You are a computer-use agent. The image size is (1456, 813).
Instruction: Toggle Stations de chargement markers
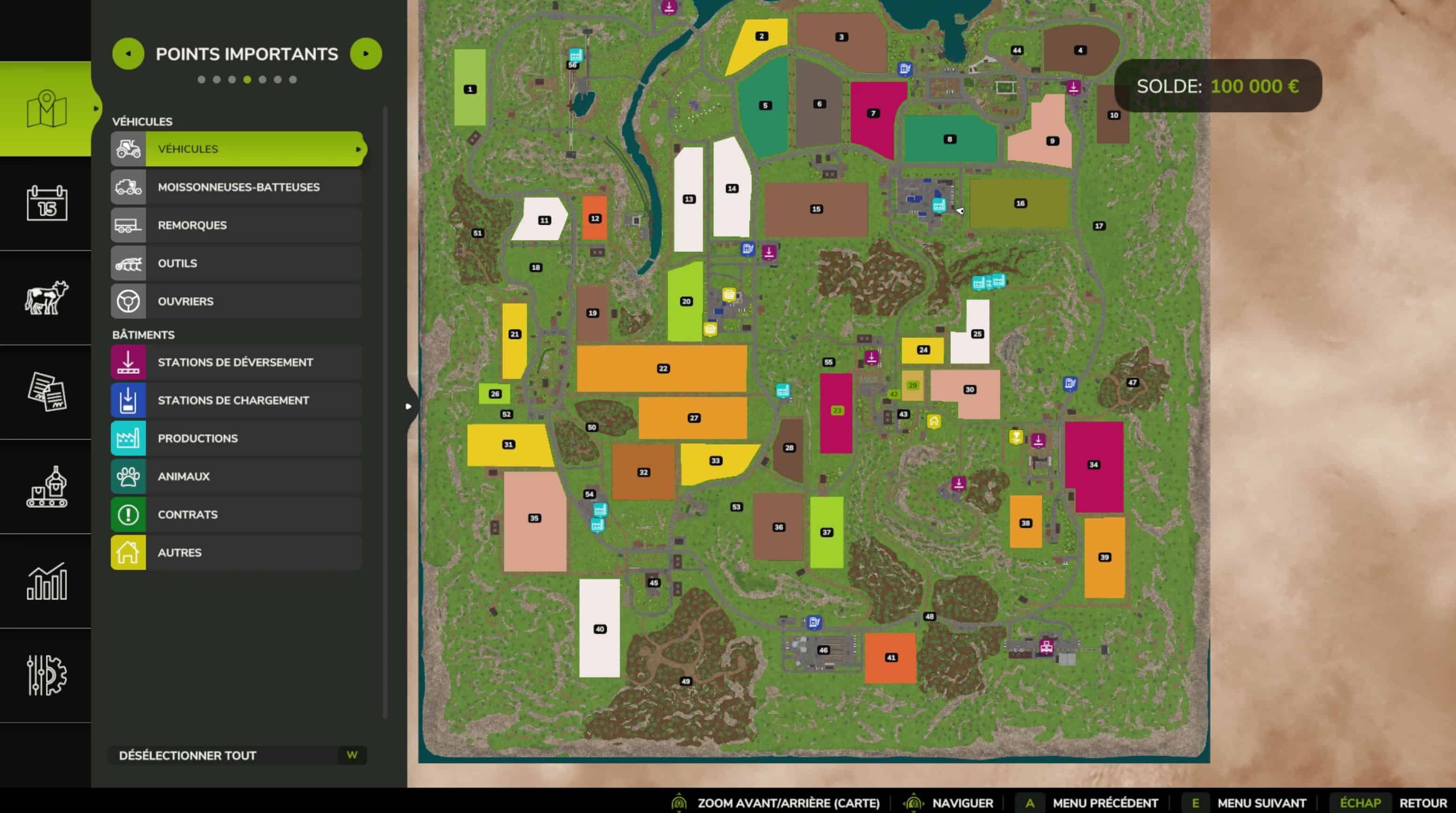coord(236,400)
